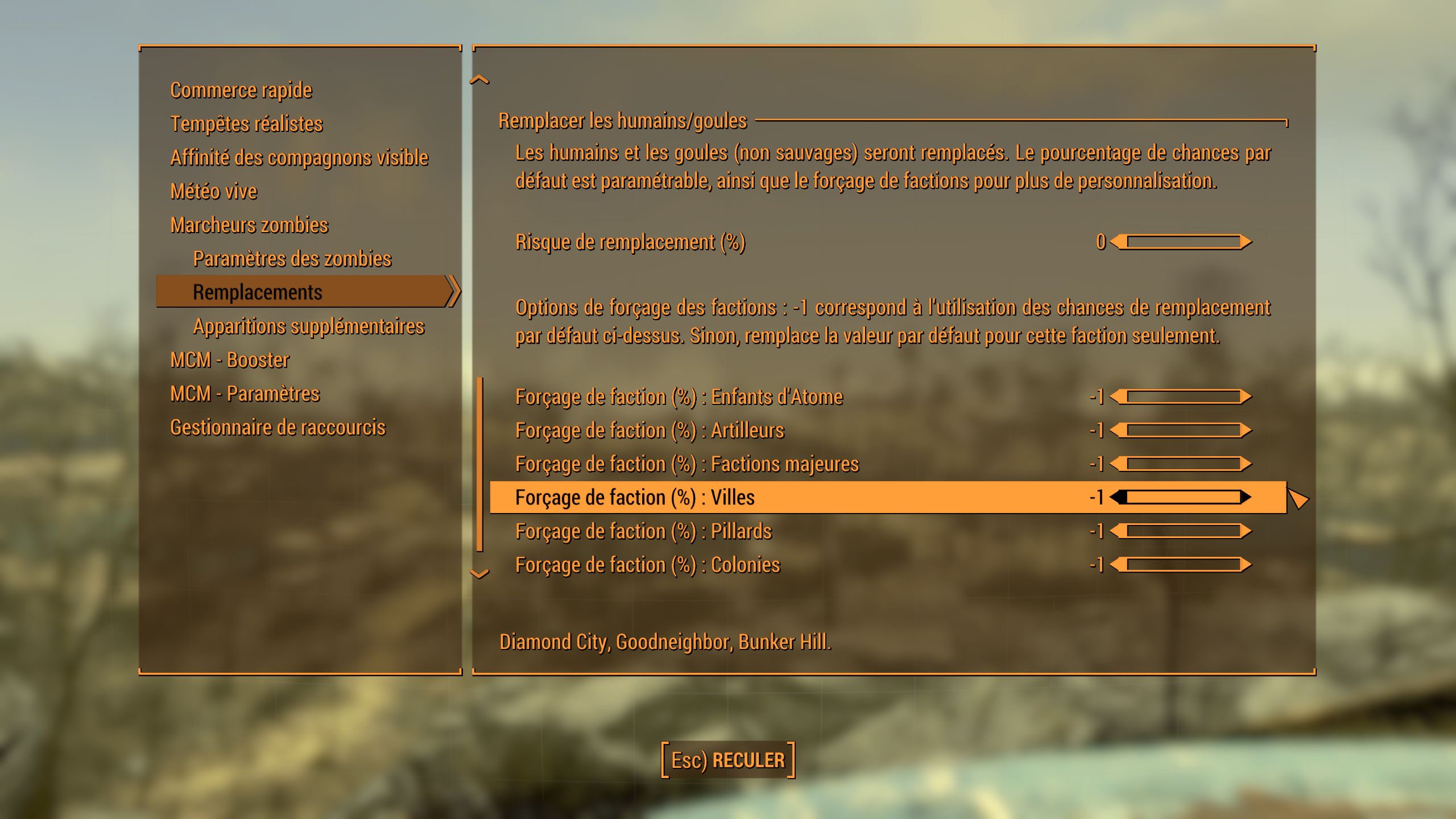Click the RECULER back button
Viewport: 1456px width, 819px height.
pos(728,760)
